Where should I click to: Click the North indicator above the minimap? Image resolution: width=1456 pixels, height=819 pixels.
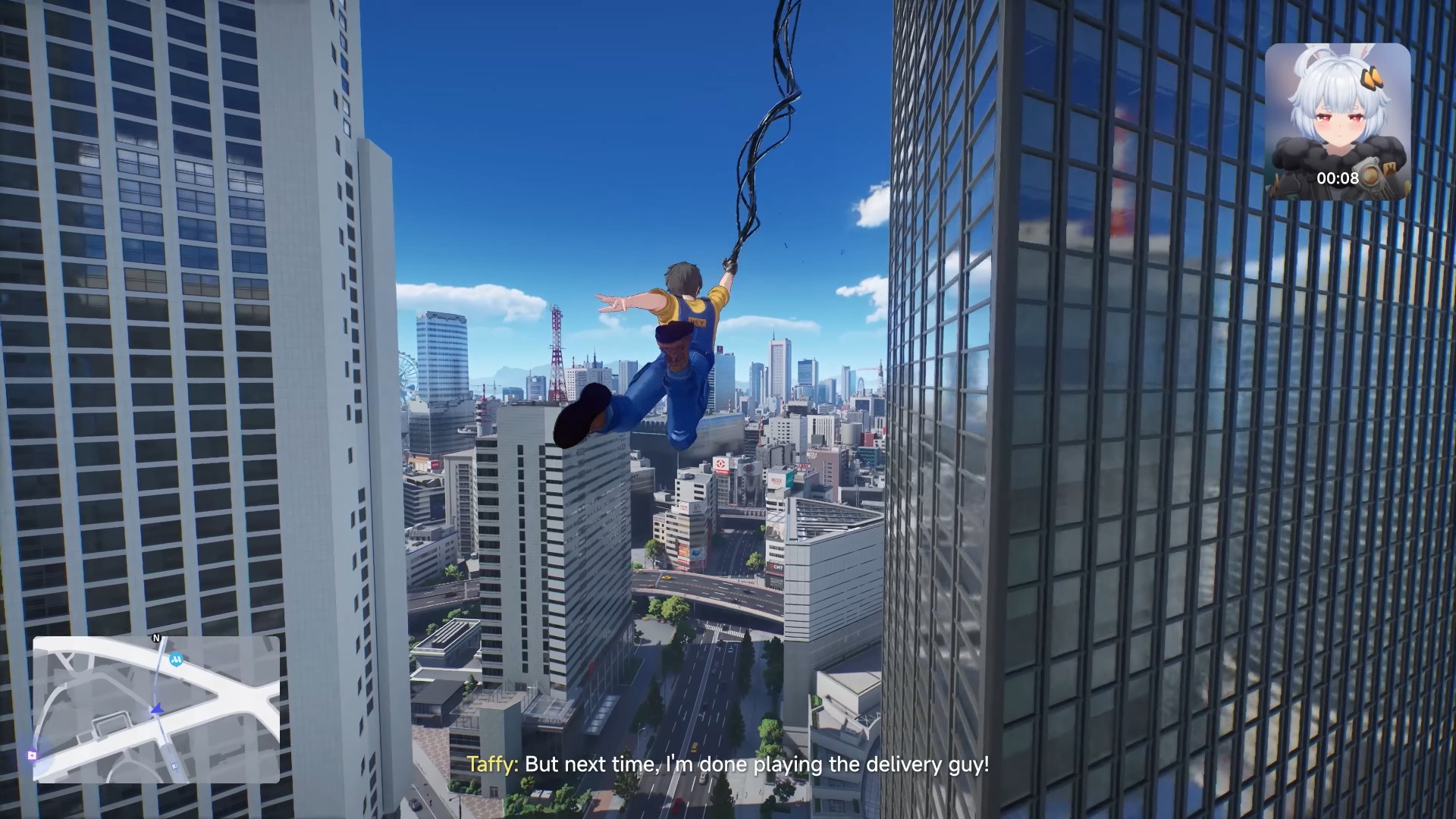pos(156,639)
